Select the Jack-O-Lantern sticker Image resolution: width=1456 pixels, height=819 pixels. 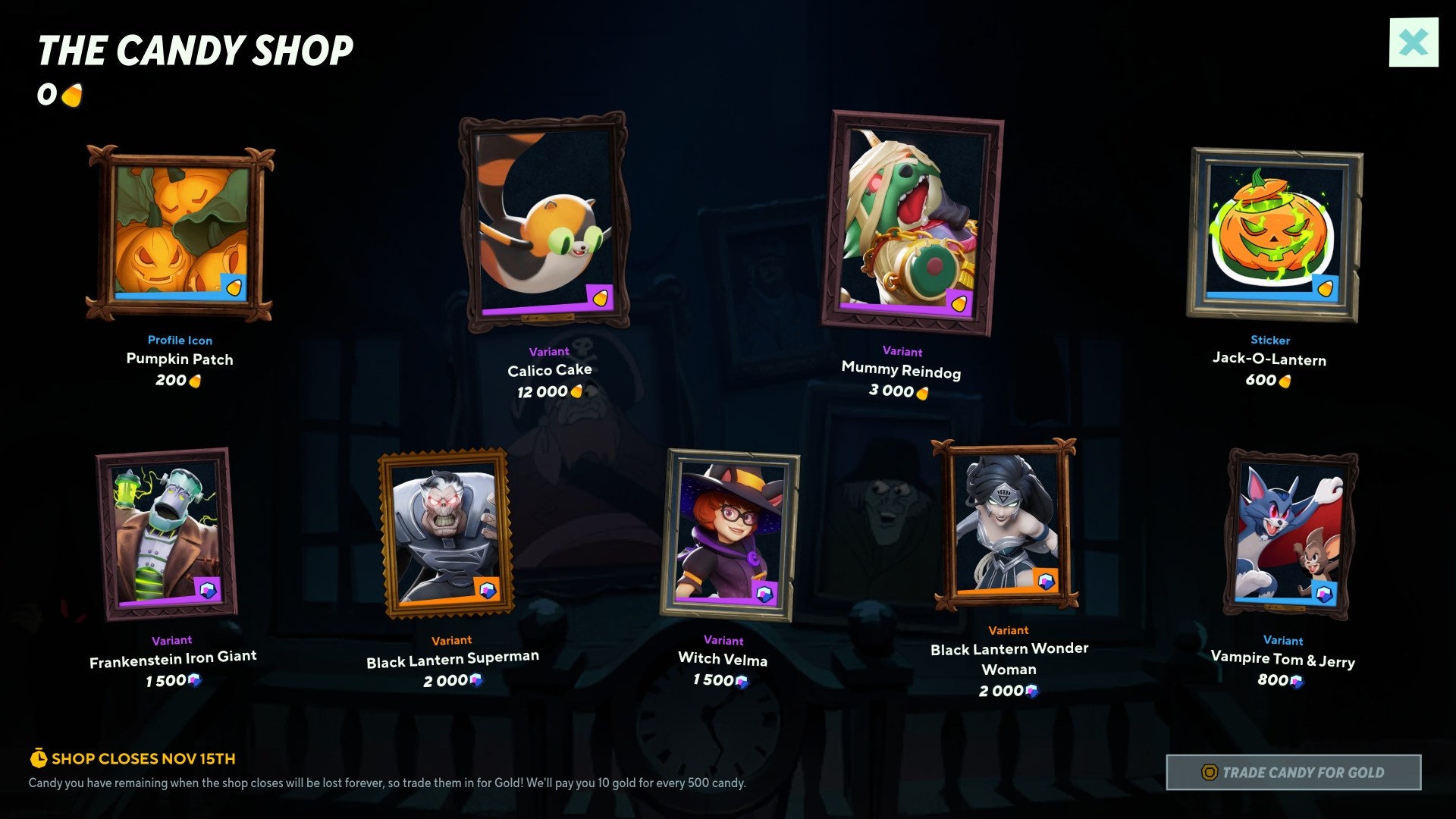click(x=1273, y=234)
